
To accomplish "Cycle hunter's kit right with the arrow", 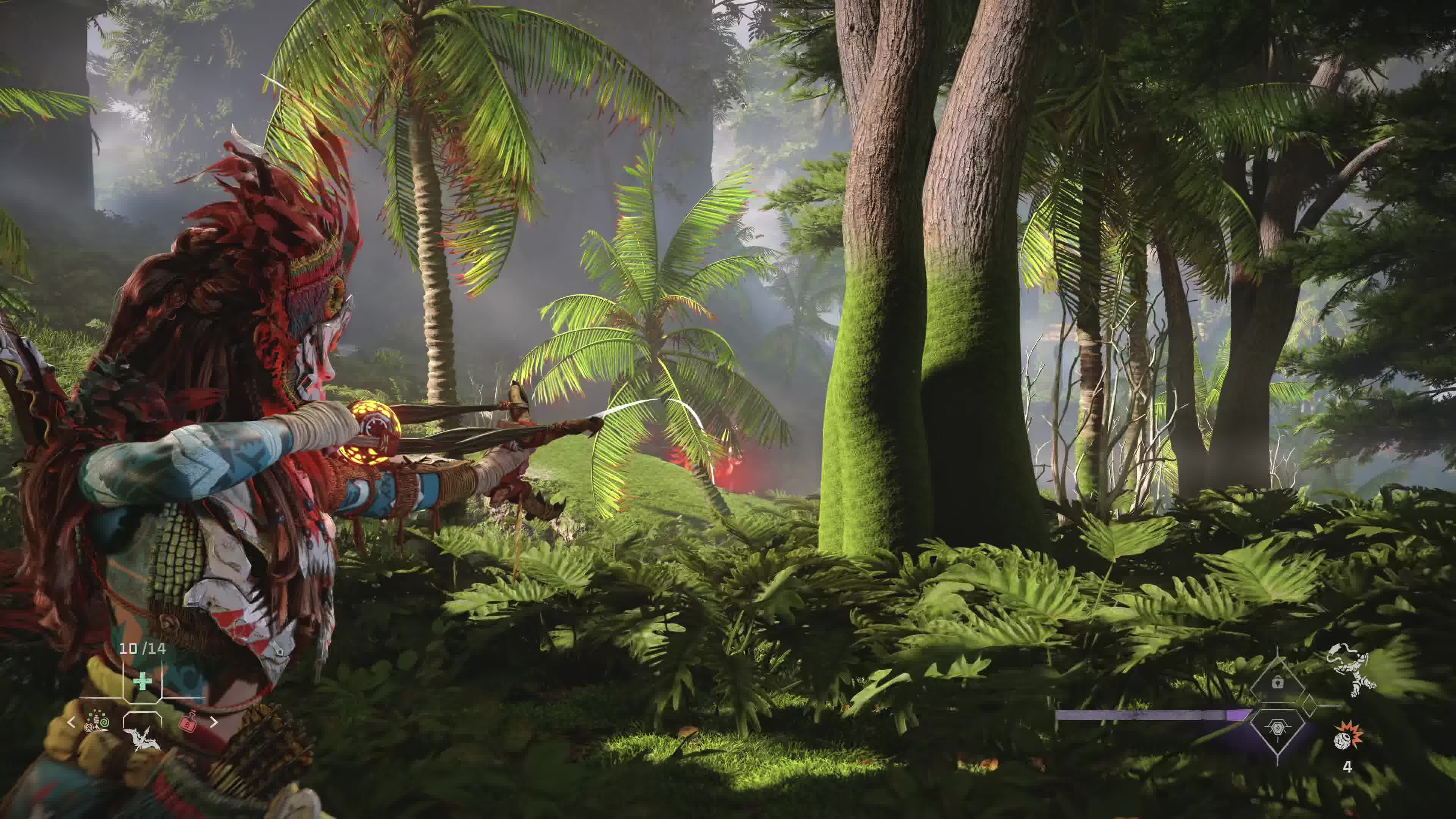I will (213, 722).
